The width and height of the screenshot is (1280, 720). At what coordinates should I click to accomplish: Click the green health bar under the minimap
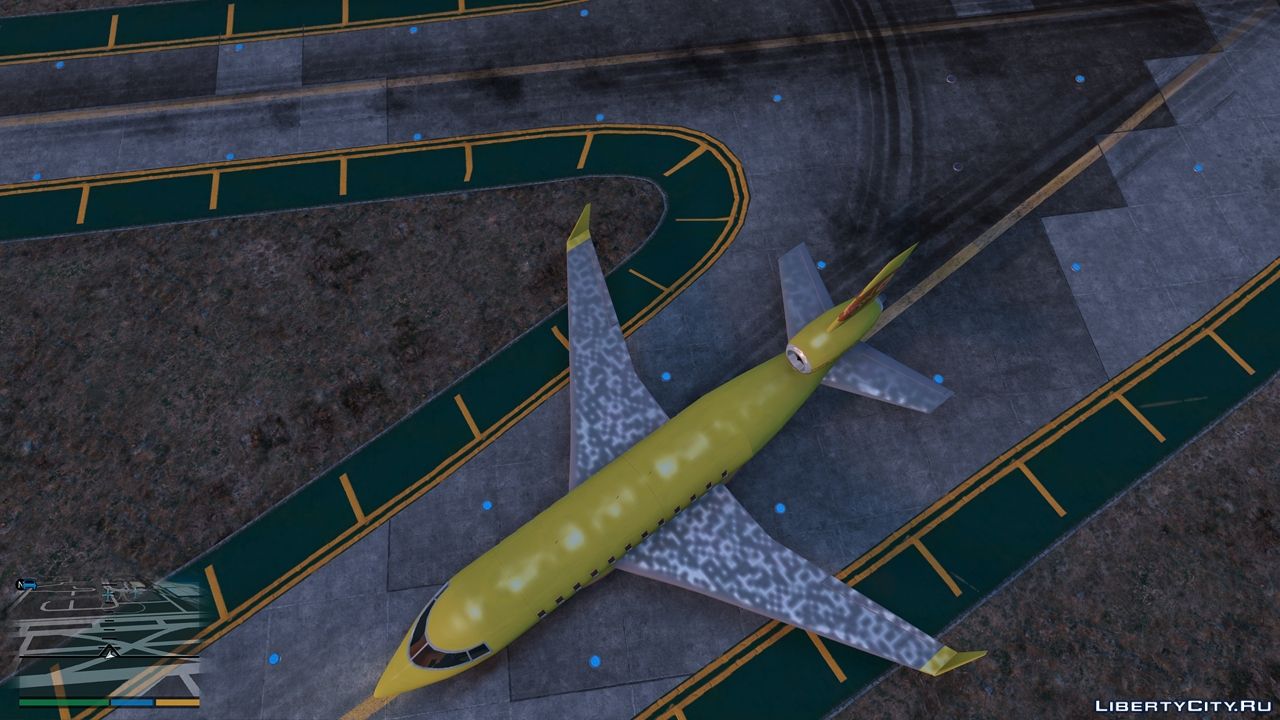point(63,702)
